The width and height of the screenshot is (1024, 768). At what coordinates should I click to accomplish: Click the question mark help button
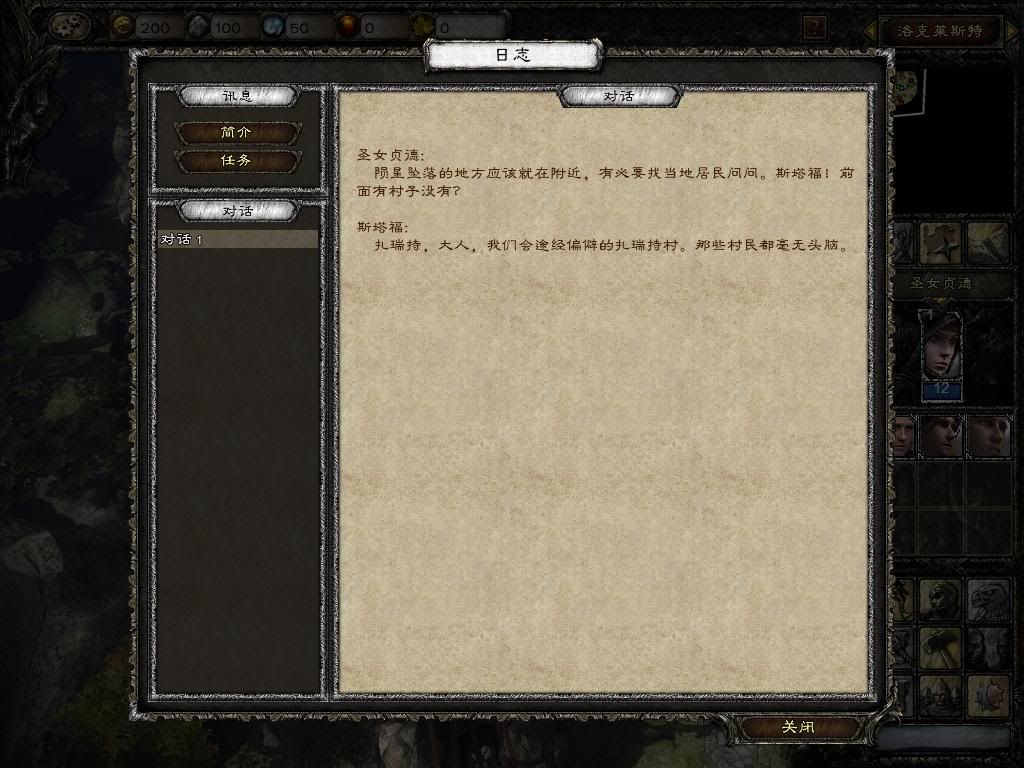point(815,27)
